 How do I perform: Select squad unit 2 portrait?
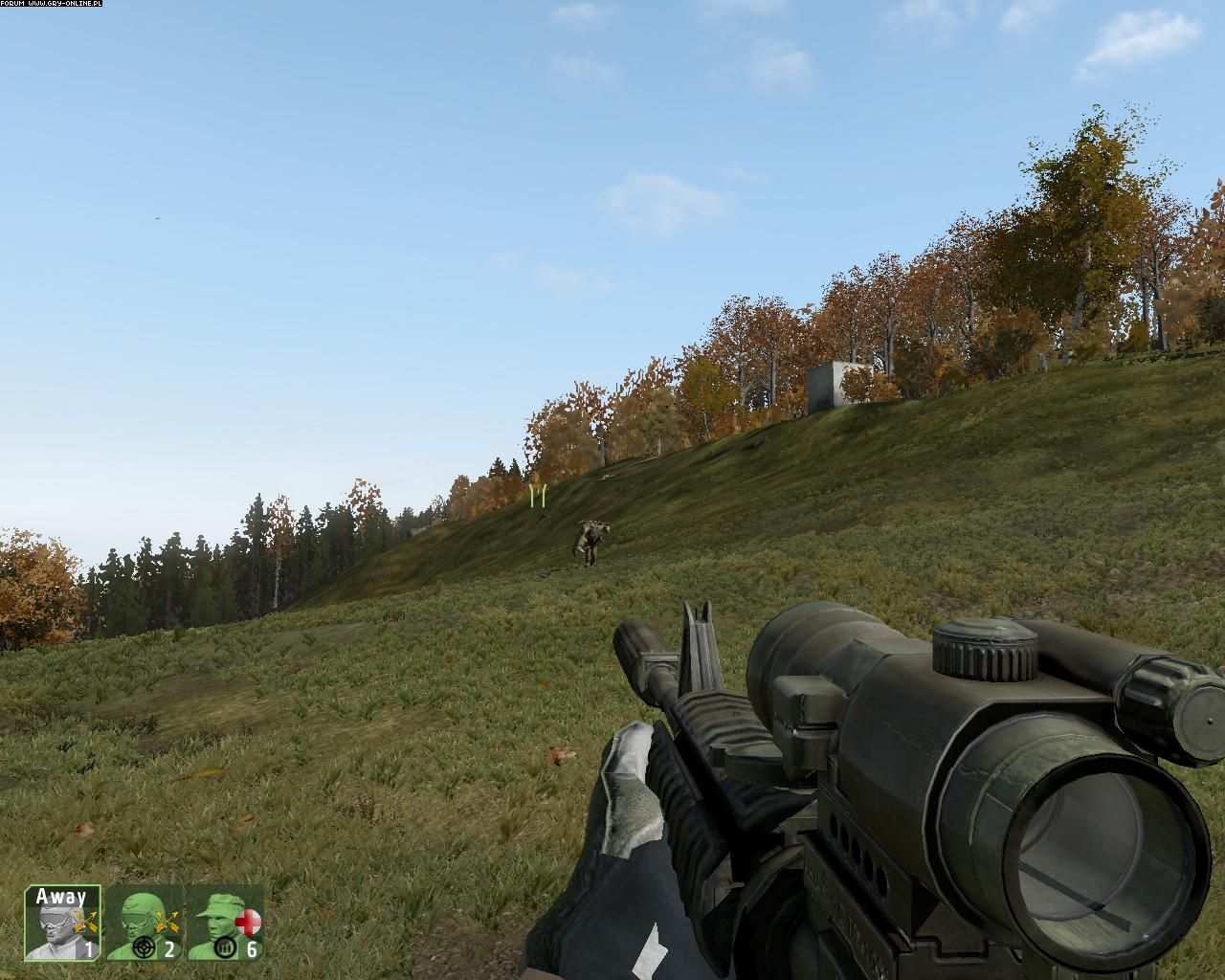point(144,924)
